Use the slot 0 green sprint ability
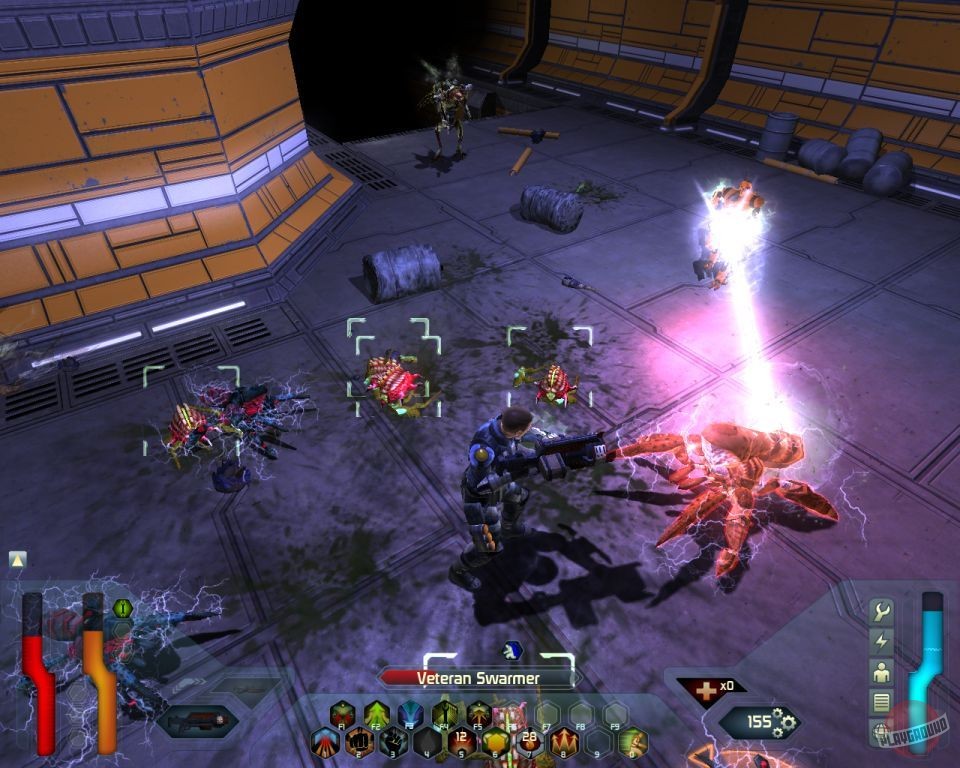The width and height of the screenshot is (960, 768). [631, 743]
